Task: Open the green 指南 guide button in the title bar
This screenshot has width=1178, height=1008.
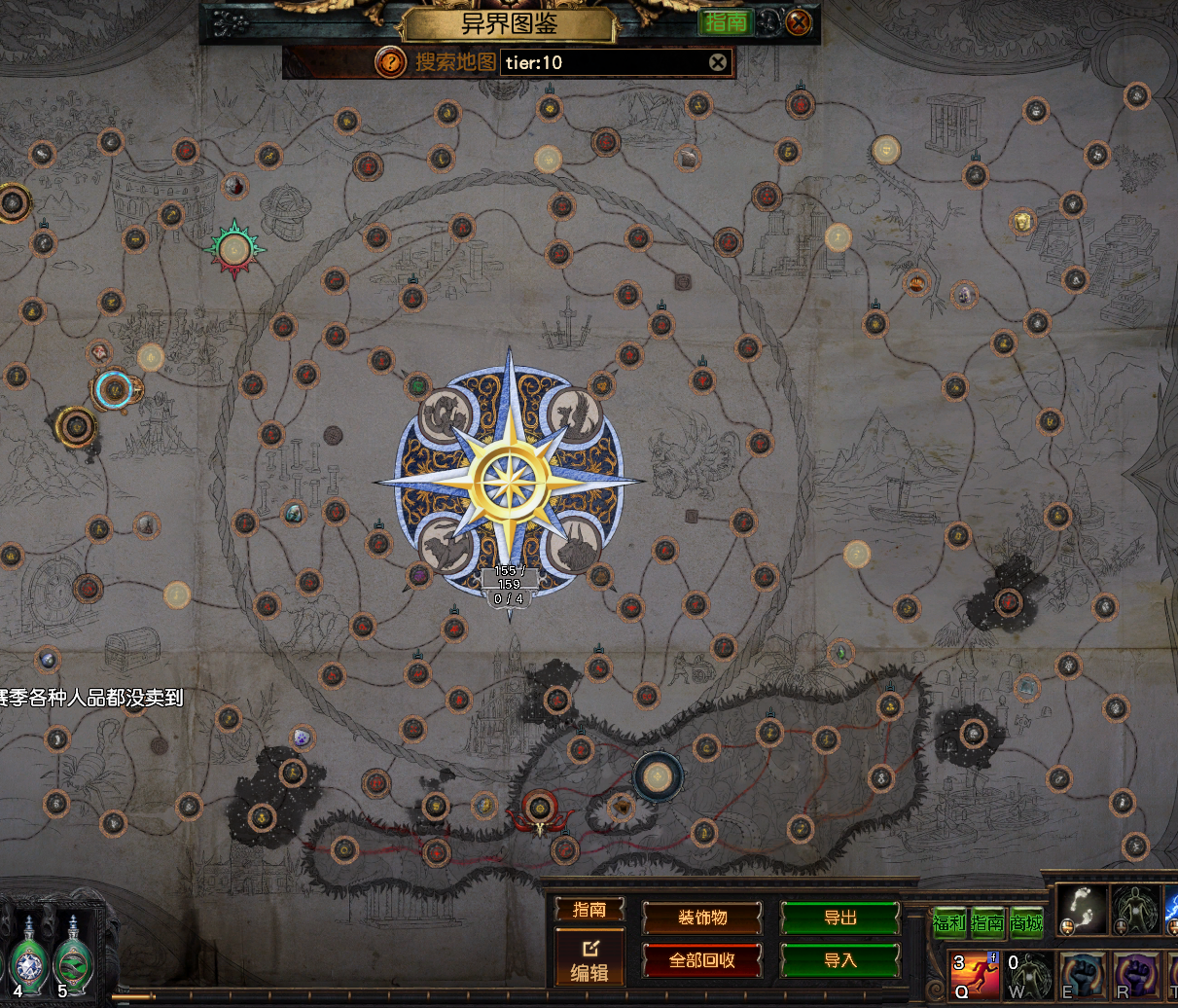Action: [726, 21]
